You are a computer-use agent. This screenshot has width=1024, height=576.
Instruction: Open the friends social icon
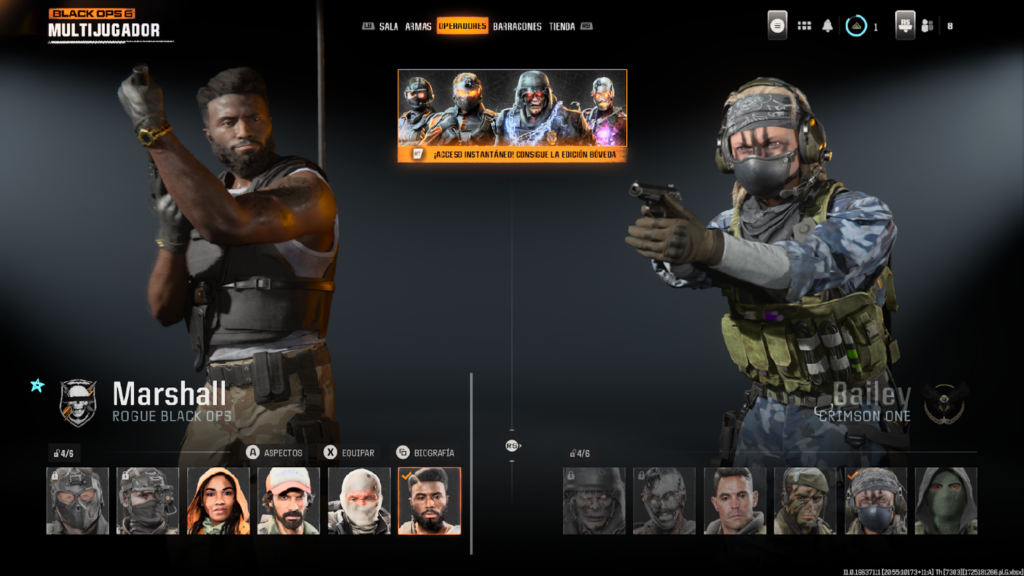coord(926,26)
